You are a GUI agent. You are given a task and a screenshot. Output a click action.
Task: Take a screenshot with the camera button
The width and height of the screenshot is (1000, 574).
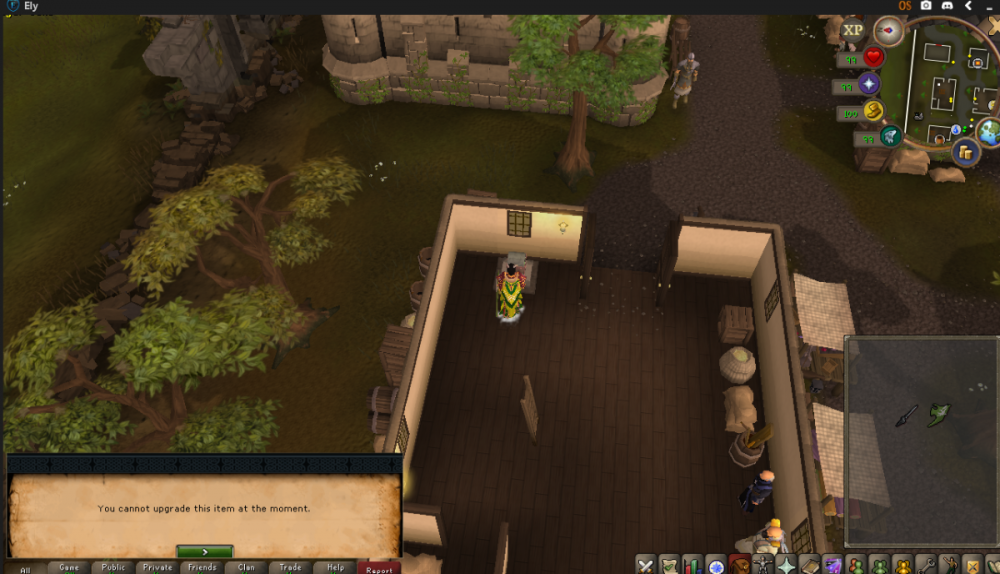[x=926, y=6]
